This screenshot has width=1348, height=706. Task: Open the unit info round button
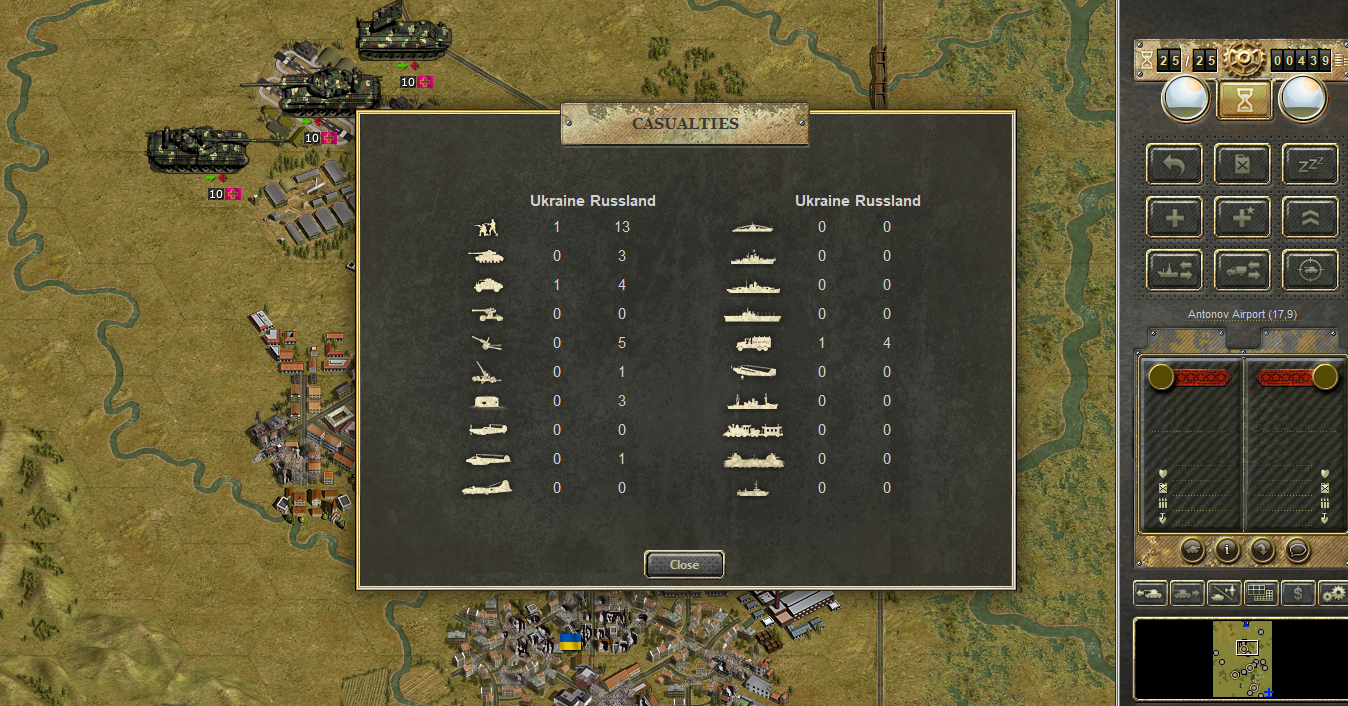click(x=1227, y=549)
